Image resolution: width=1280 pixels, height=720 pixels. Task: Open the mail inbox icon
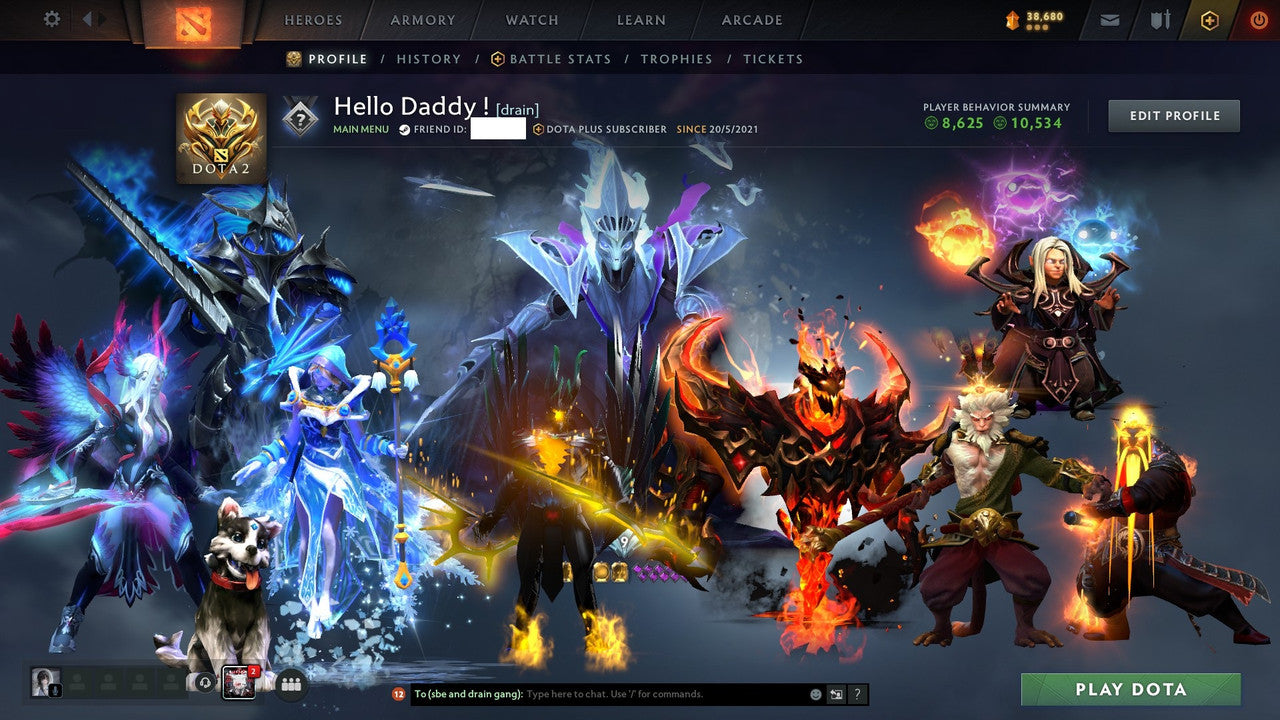[1109, 19]
